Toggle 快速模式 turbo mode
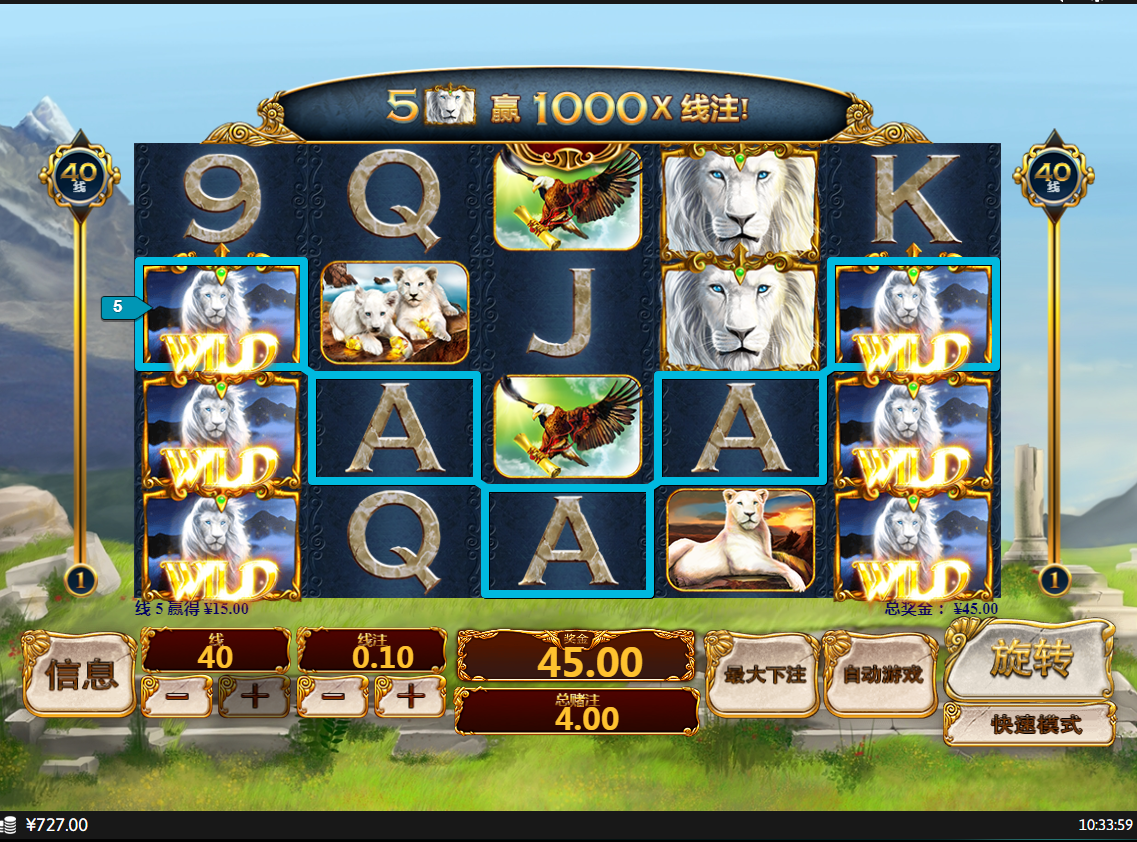The height and width of the screenshot is (842, 1137). tap(1030, 725)
